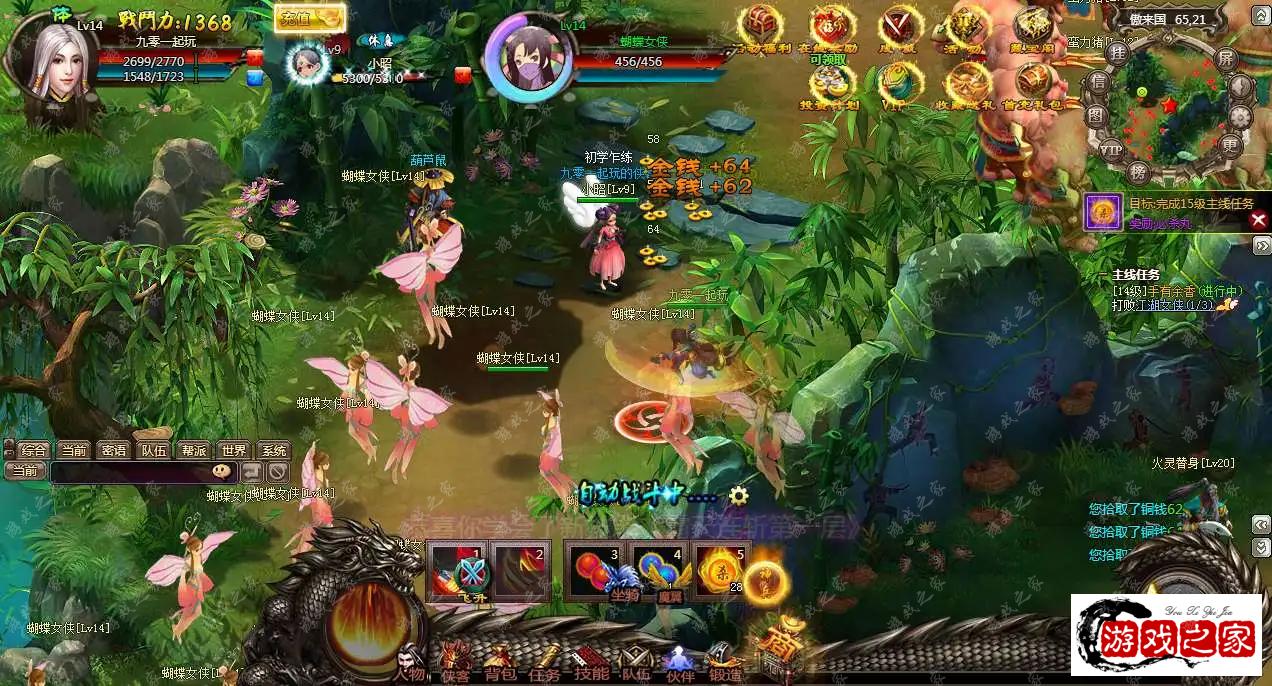Claim the 在线奖励 online reward

coord(832,30)
